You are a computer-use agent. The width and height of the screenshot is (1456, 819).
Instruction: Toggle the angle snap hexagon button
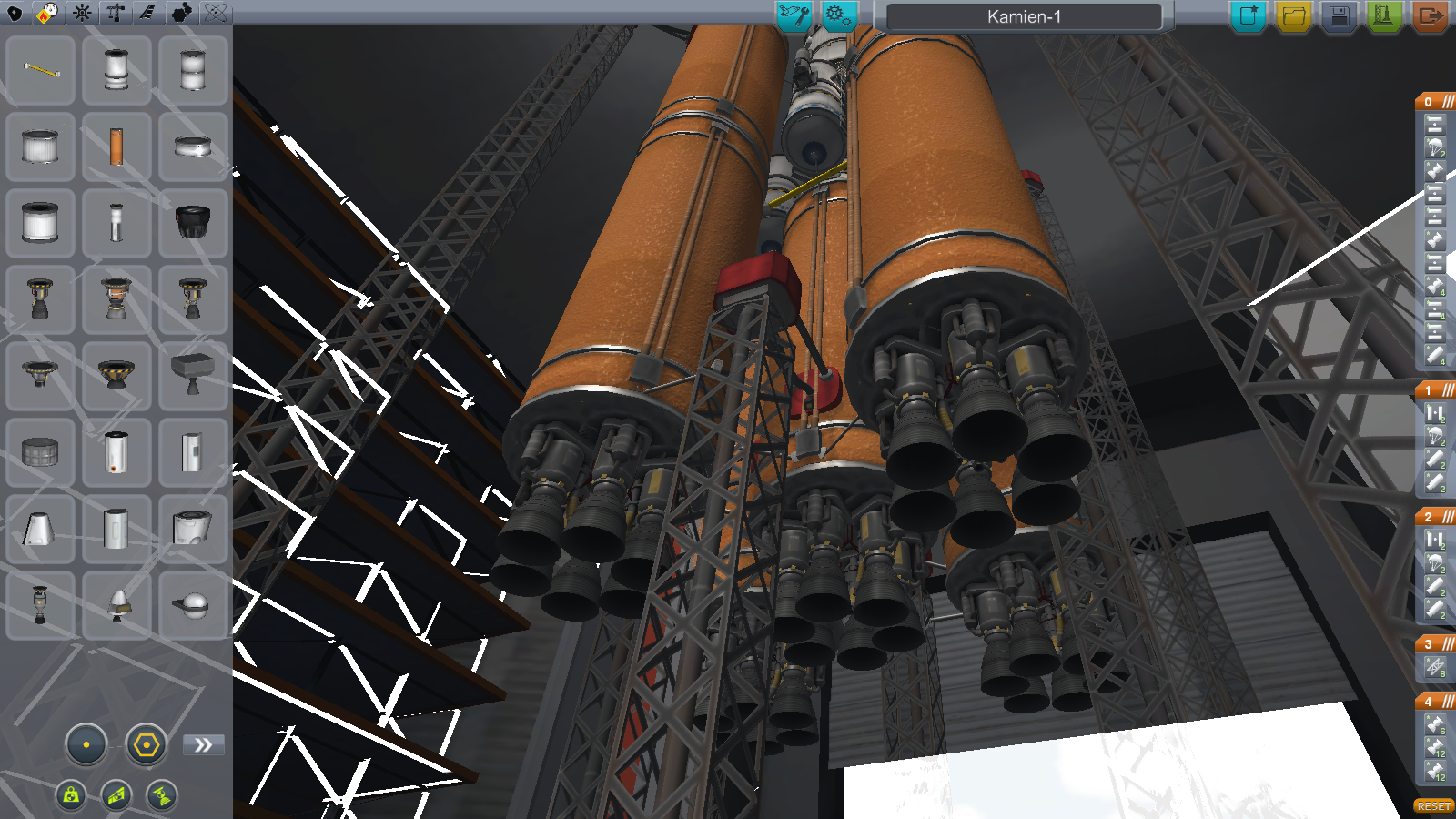[146, 745]
